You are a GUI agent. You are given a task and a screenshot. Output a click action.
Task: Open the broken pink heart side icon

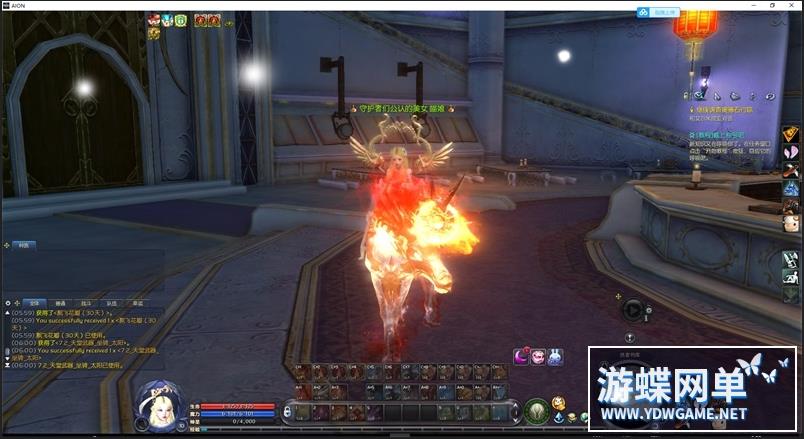pos(790,151)
